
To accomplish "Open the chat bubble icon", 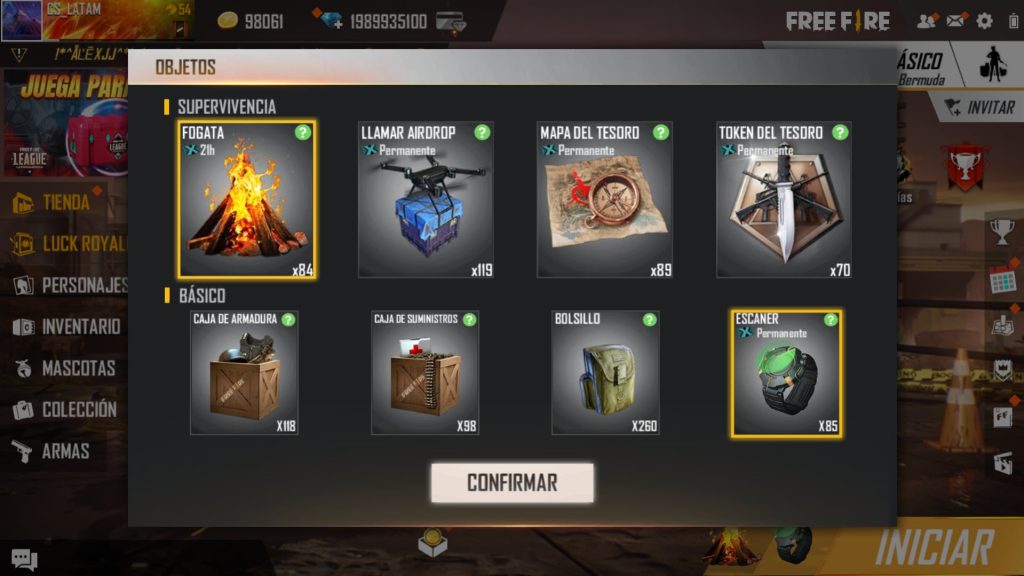I will pyautogui.click(x=24, y=560).
